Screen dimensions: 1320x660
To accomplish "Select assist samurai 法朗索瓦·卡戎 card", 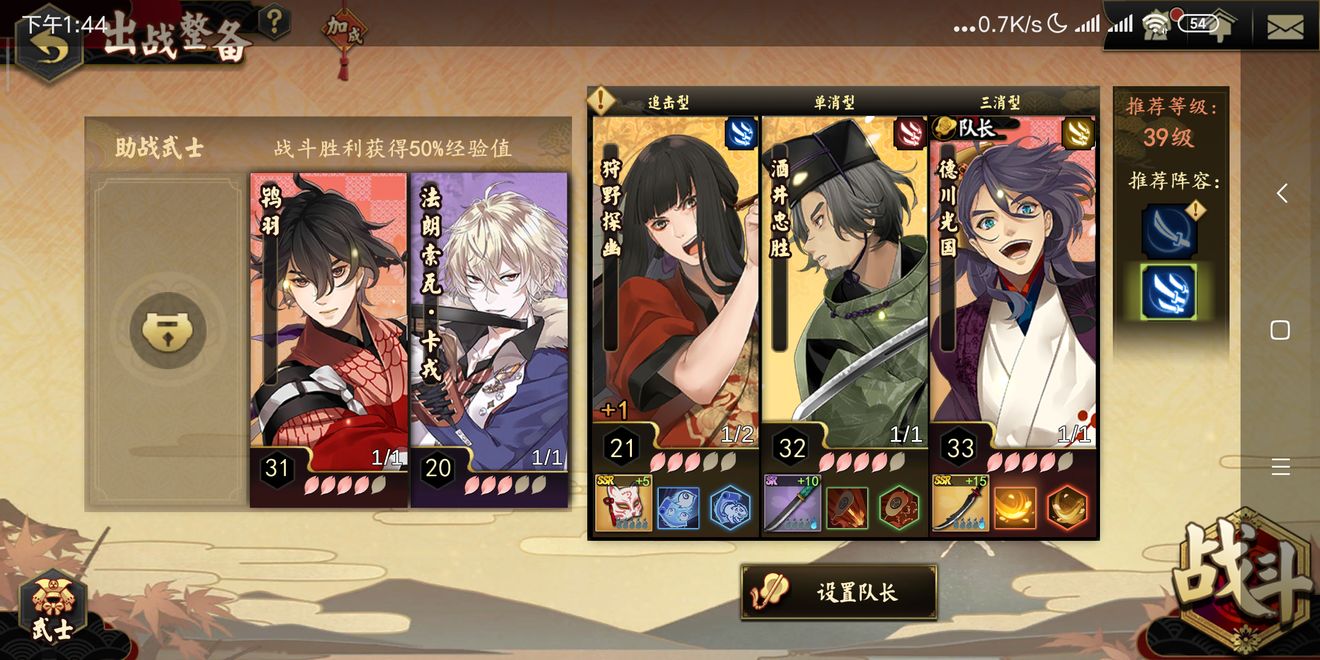I will click(x=489, y=320).
